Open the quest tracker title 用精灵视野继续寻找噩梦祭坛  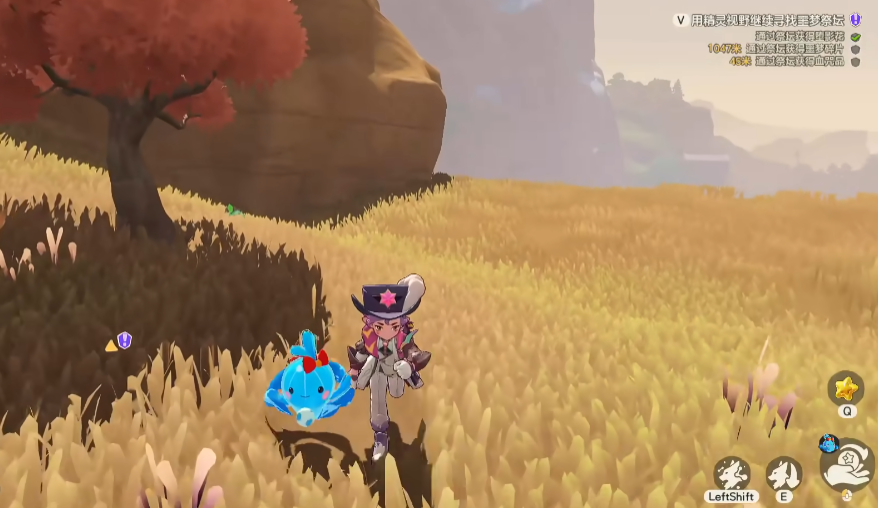(768, 20)
